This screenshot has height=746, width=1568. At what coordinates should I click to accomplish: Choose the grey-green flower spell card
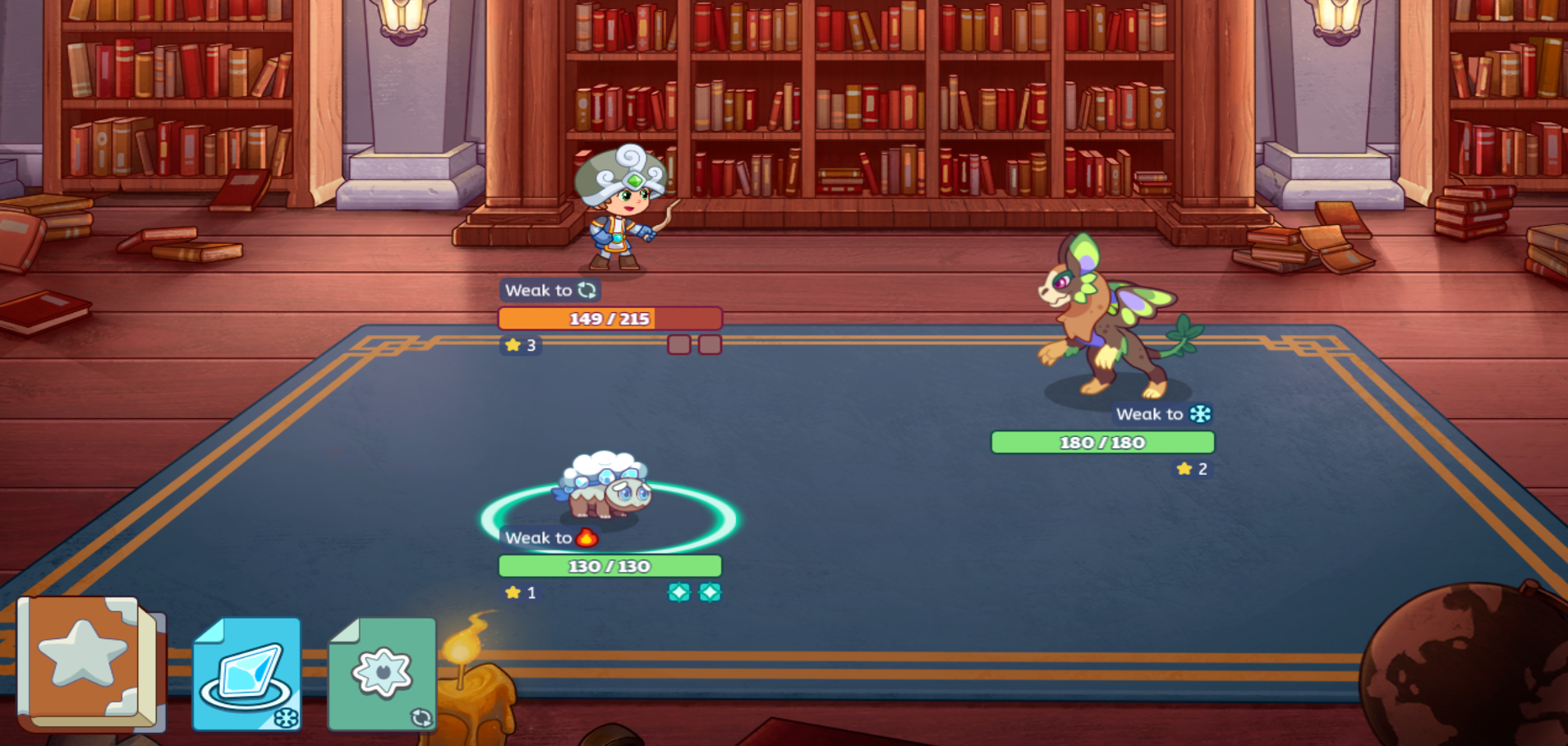click(382, 674)
